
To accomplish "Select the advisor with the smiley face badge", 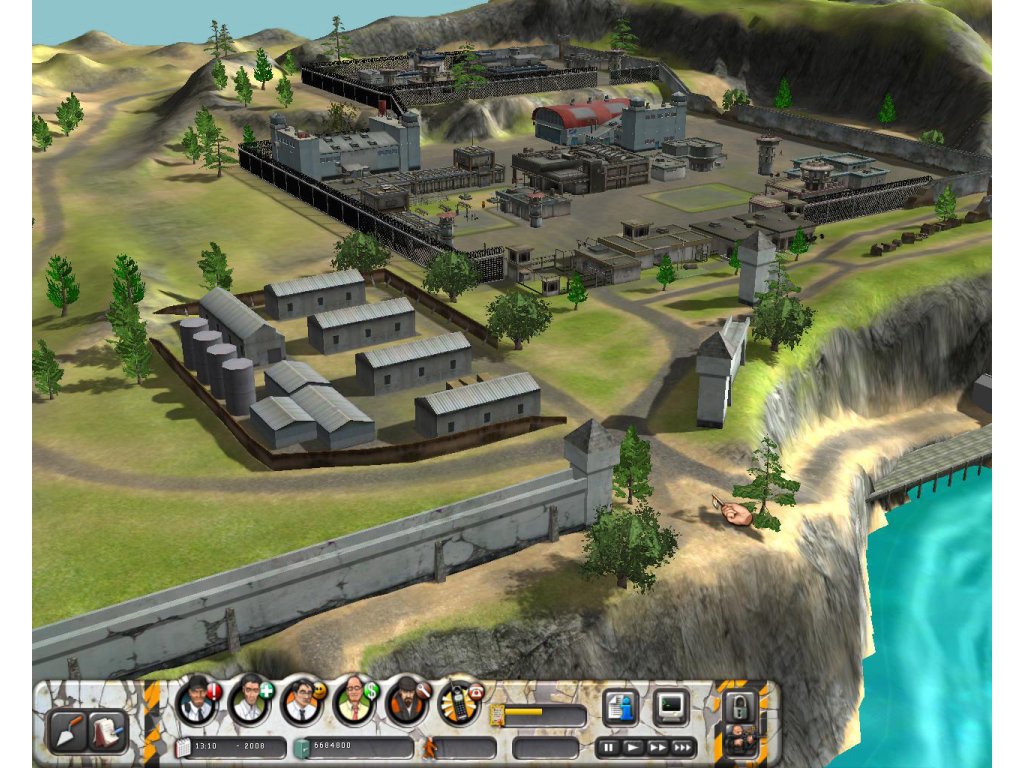I will [x=301, y=701].
